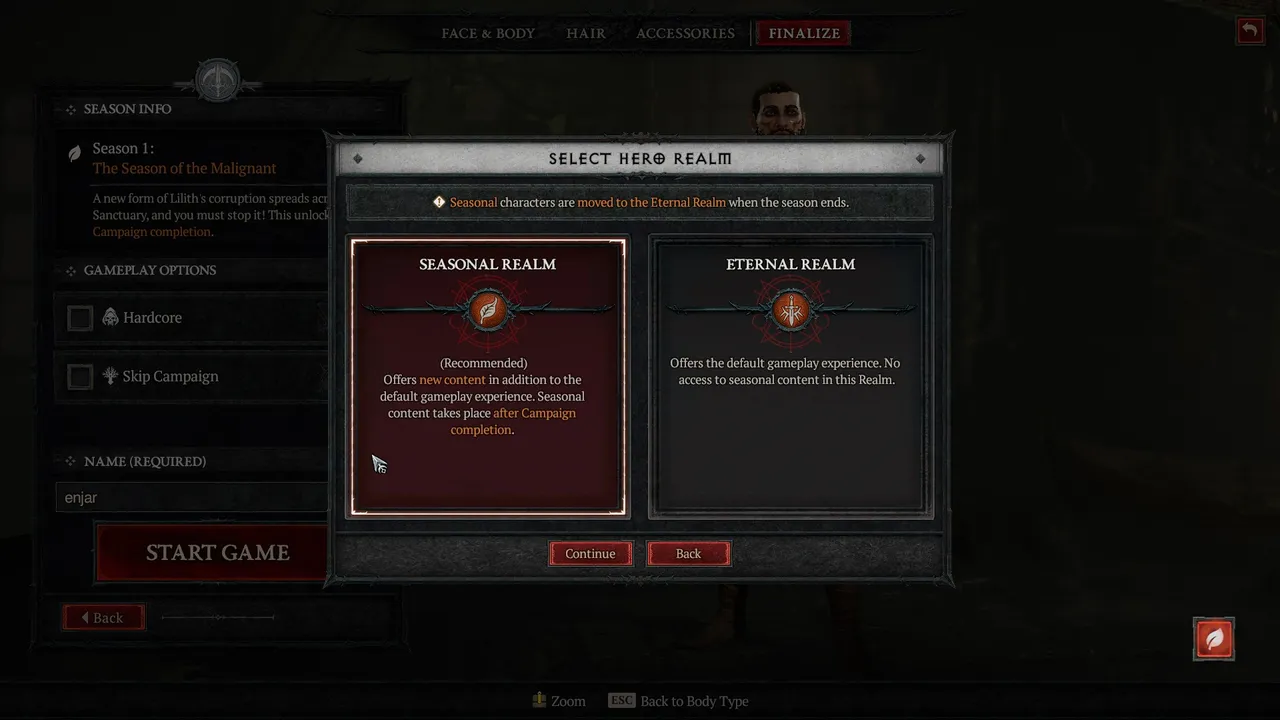Go Back from the bottom-left button

coord(103,618)
